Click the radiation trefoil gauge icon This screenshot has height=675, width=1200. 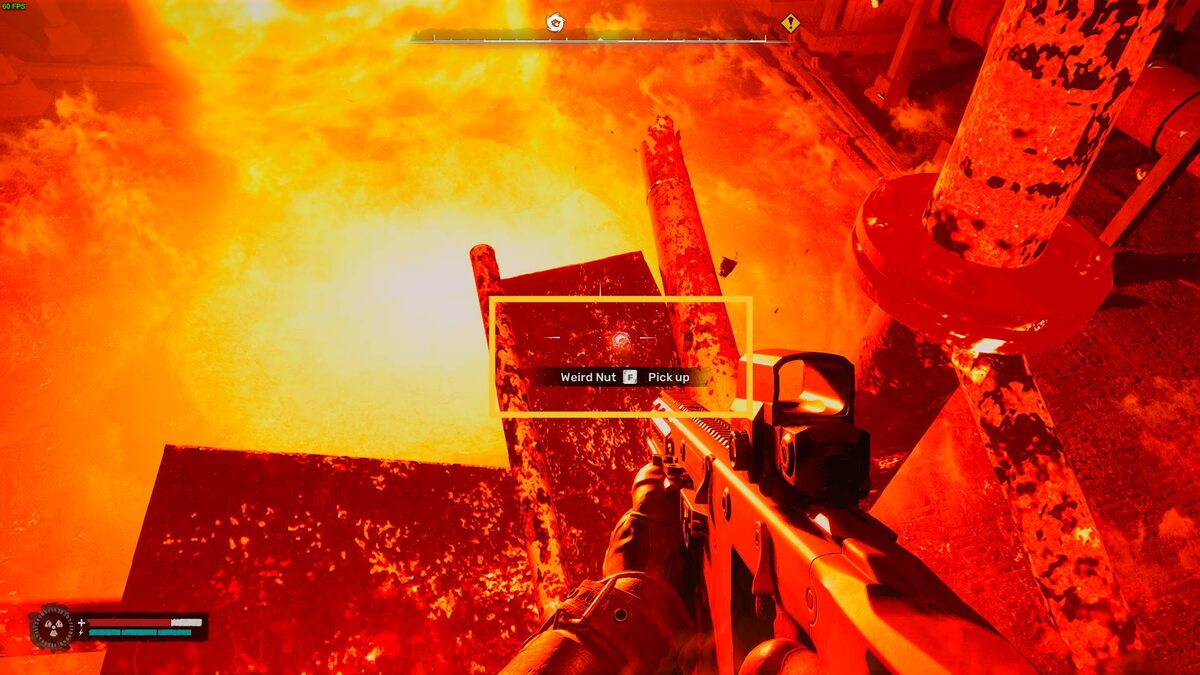tap(52, 628)
